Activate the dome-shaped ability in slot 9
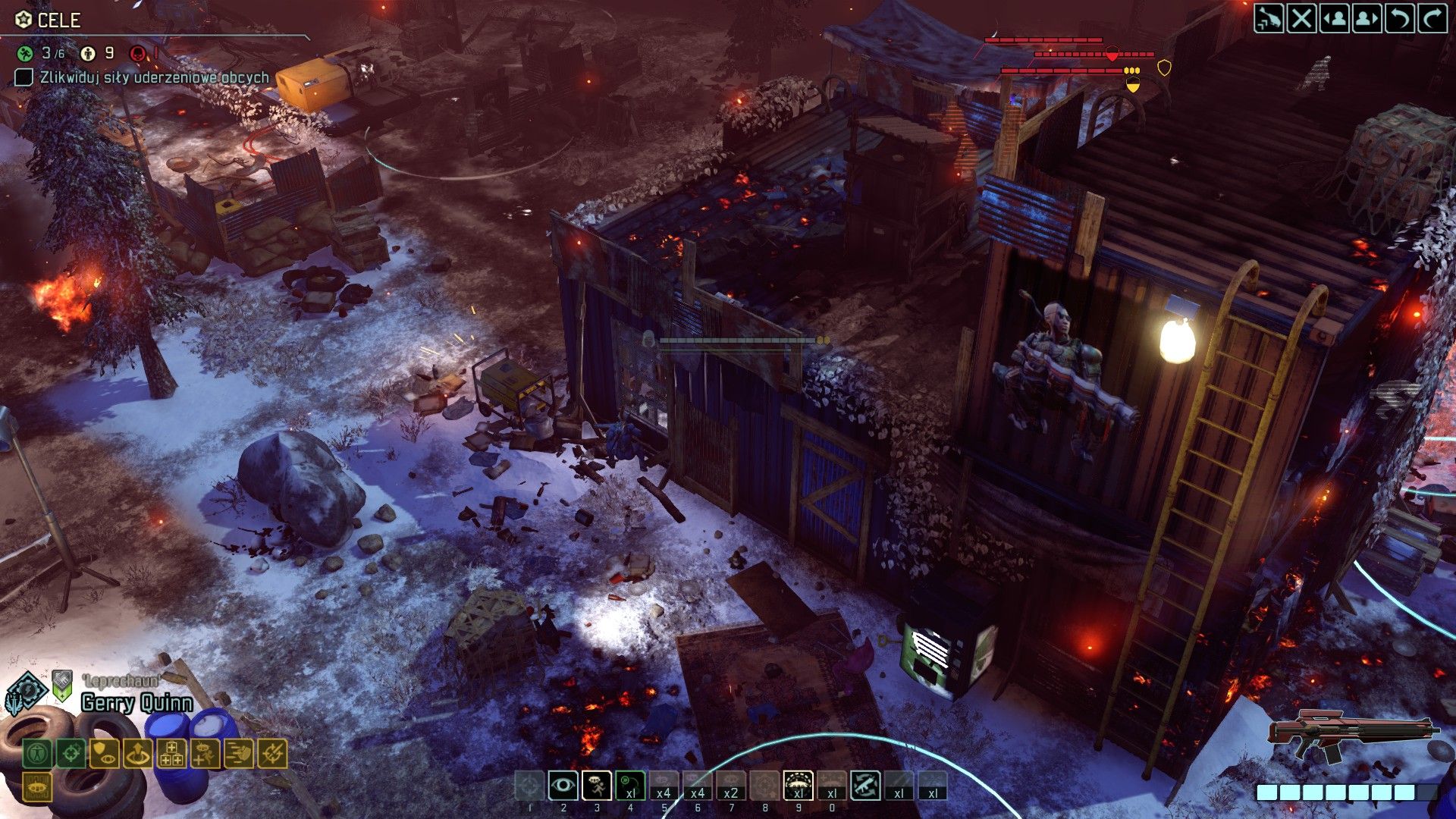This screenshot has height=819, width=1456. pos(798,786)
